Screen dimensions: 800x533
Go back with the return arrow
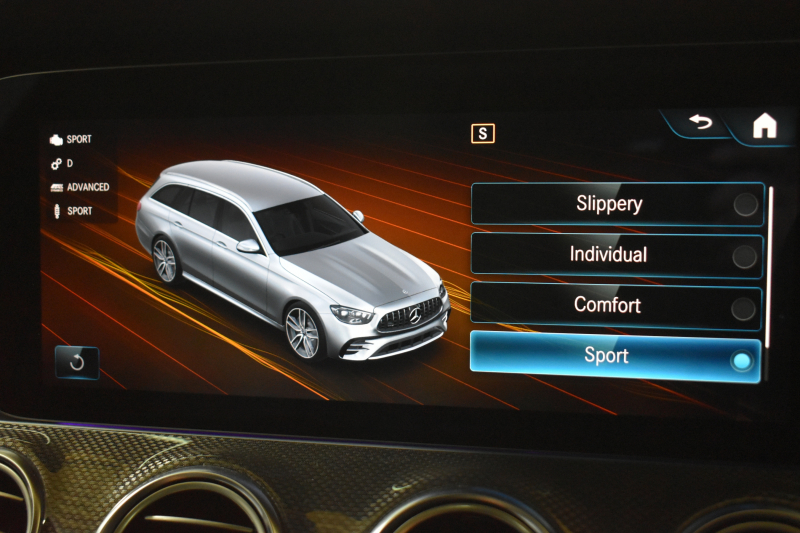point(701,123)
